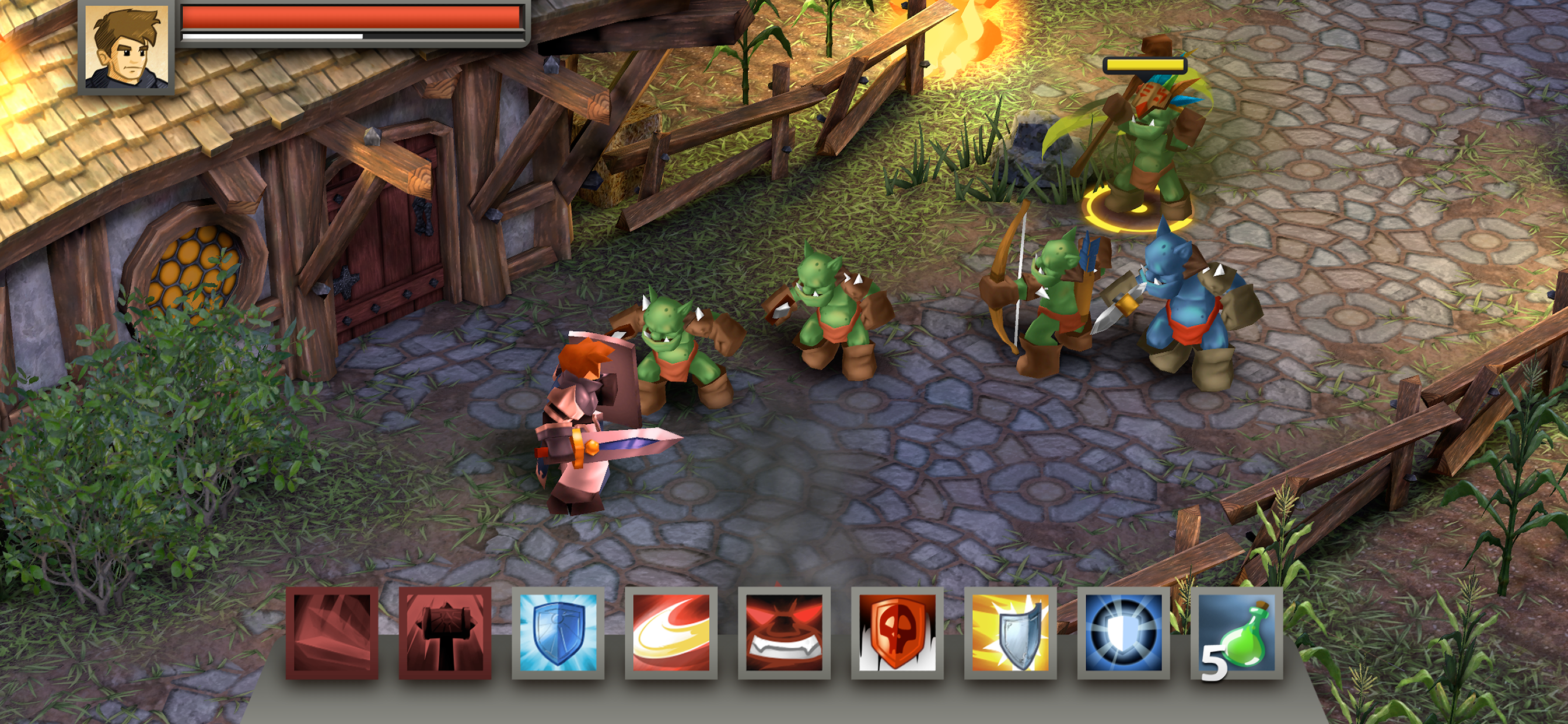Activate the blue shield defense ability

[x=558, y=632]
